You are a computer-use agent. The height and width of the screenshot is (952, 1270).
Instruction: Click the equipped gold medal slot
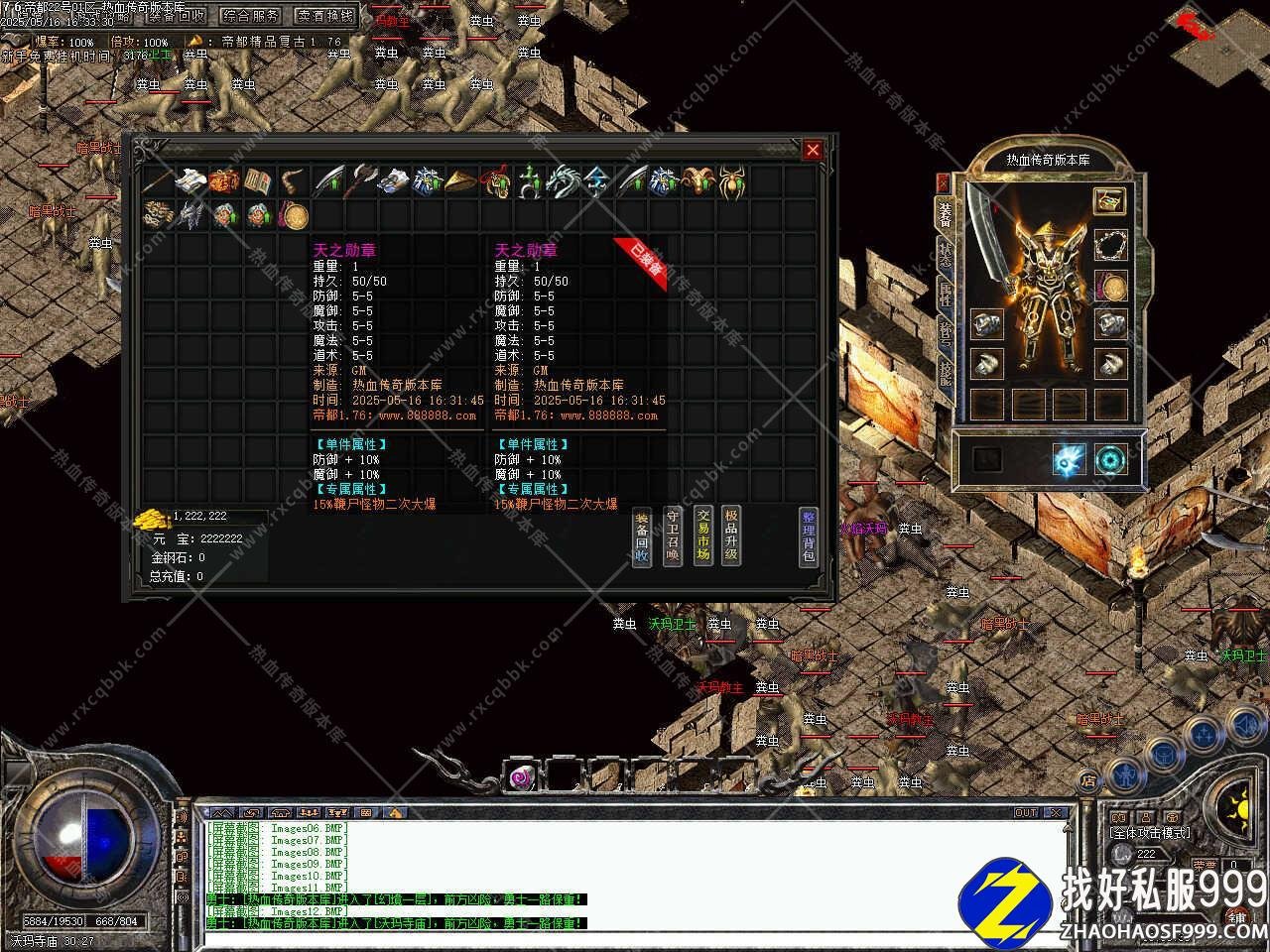click(1110, 288)
